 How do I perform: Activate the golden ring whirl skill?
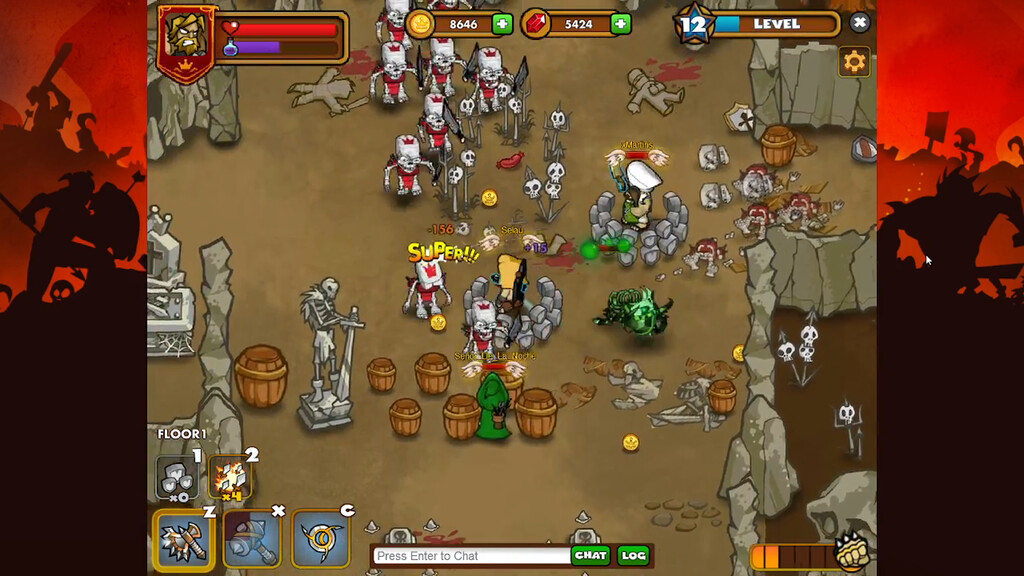point(321,540)
